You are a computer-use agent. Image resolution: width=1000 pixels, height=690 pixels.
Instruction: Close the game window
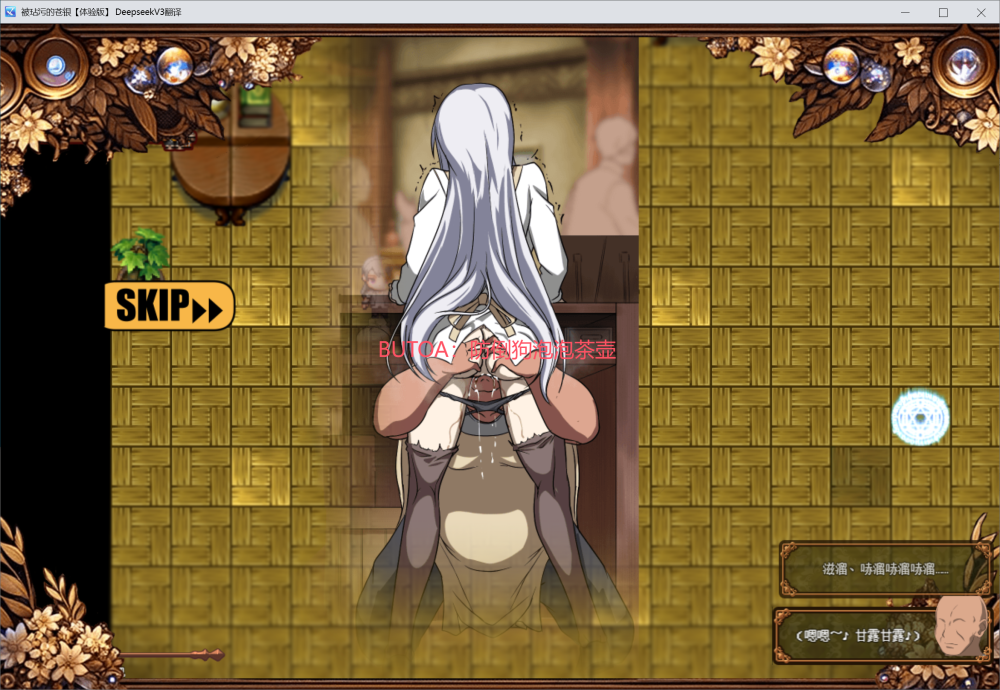[979, 12]
